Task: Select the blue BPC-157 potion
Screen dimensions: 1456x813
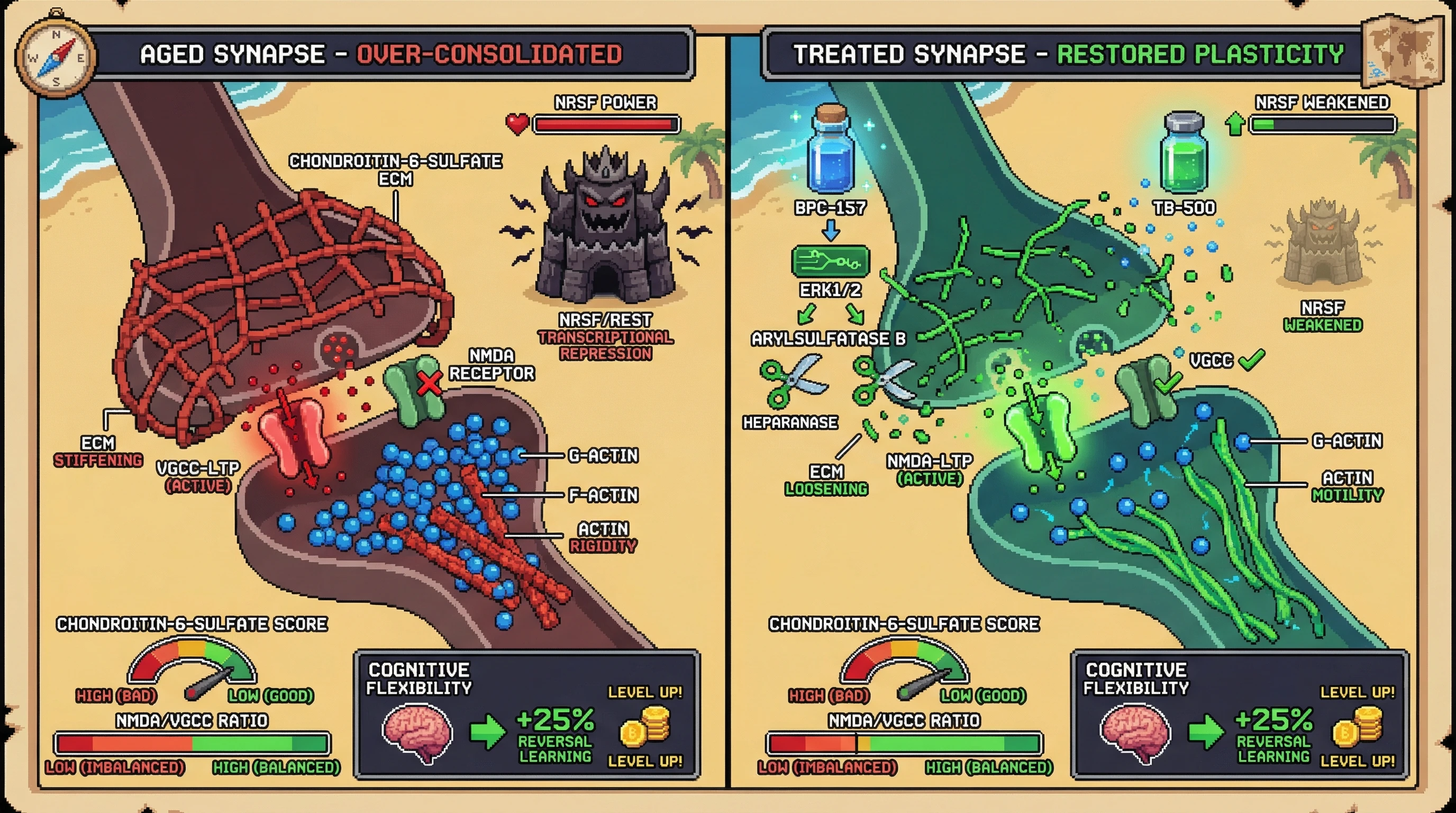Action: [830, 150]
